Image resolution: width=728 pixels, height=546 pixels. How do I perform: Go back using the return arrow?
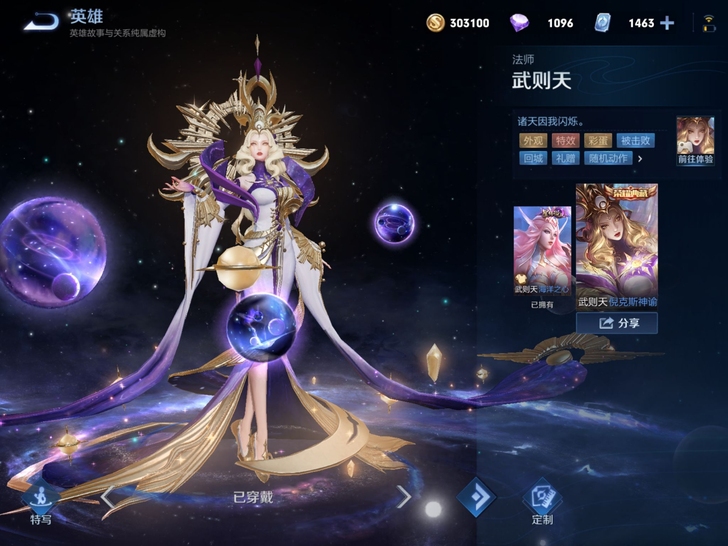coord(41,21)
